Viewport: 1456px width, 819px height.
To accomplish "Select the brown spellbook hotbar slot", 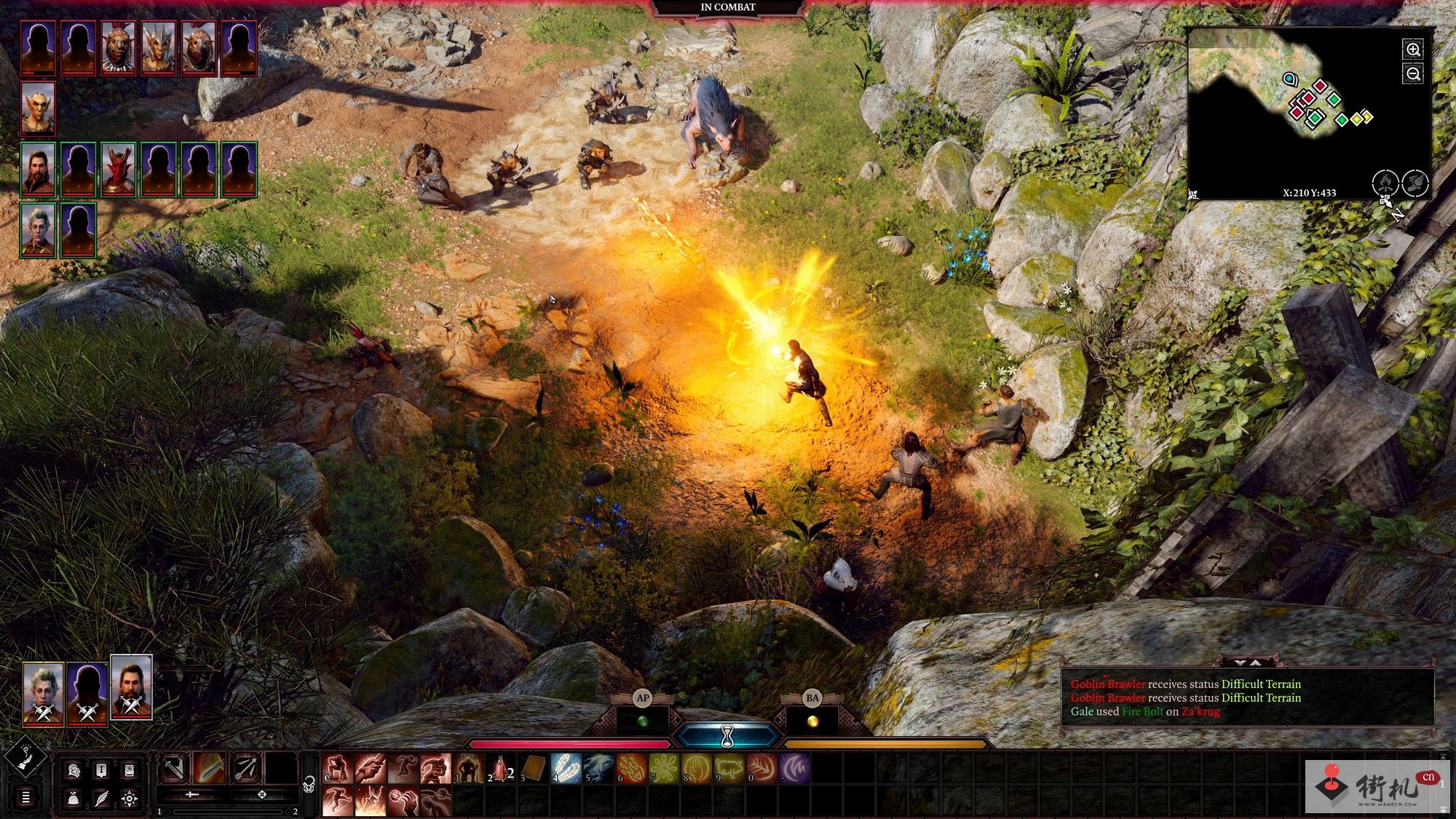I will click(534, 769).
